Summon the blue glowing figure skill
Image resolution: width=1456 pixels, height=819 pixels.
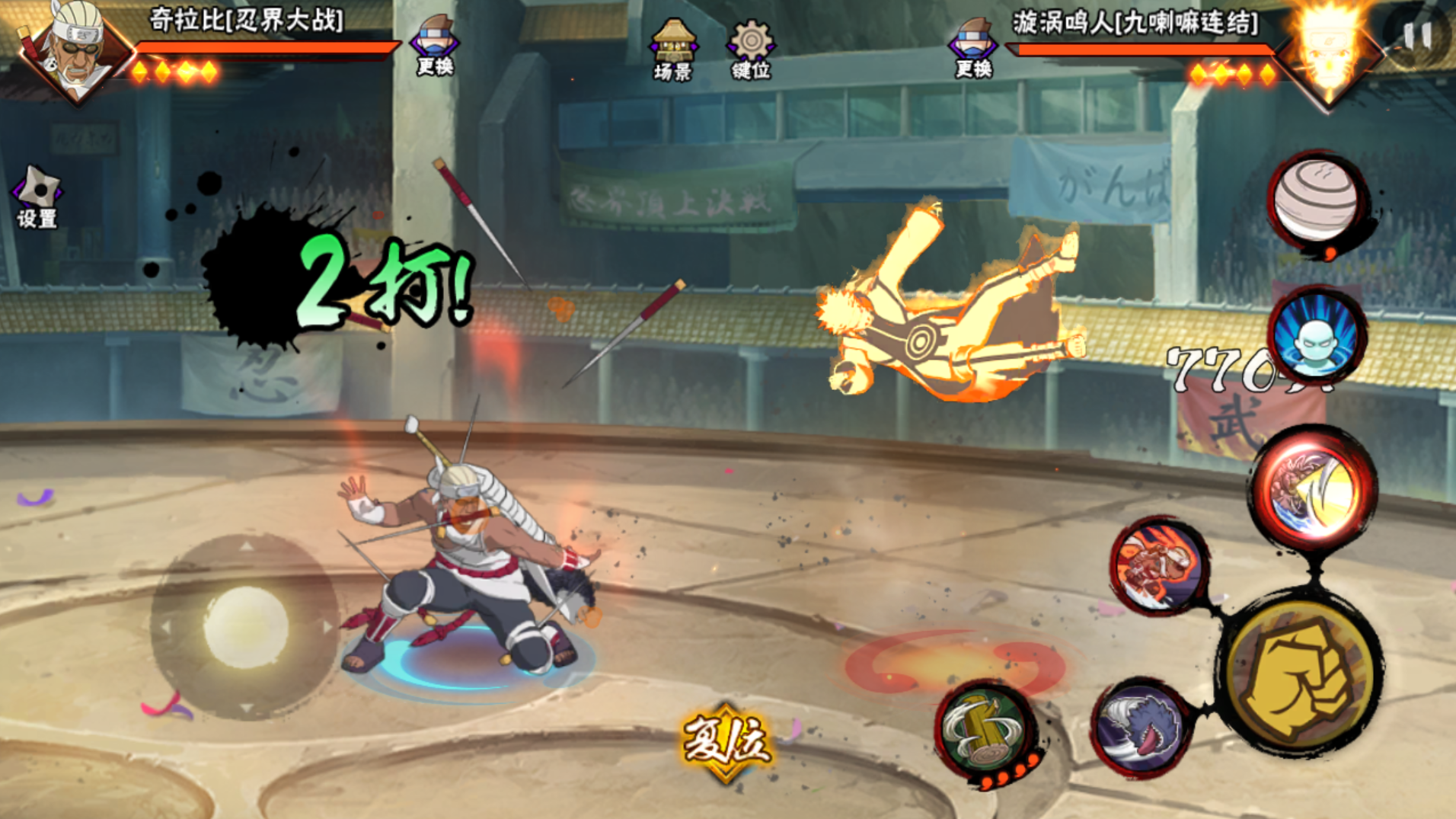click(x=1315, y=337)
